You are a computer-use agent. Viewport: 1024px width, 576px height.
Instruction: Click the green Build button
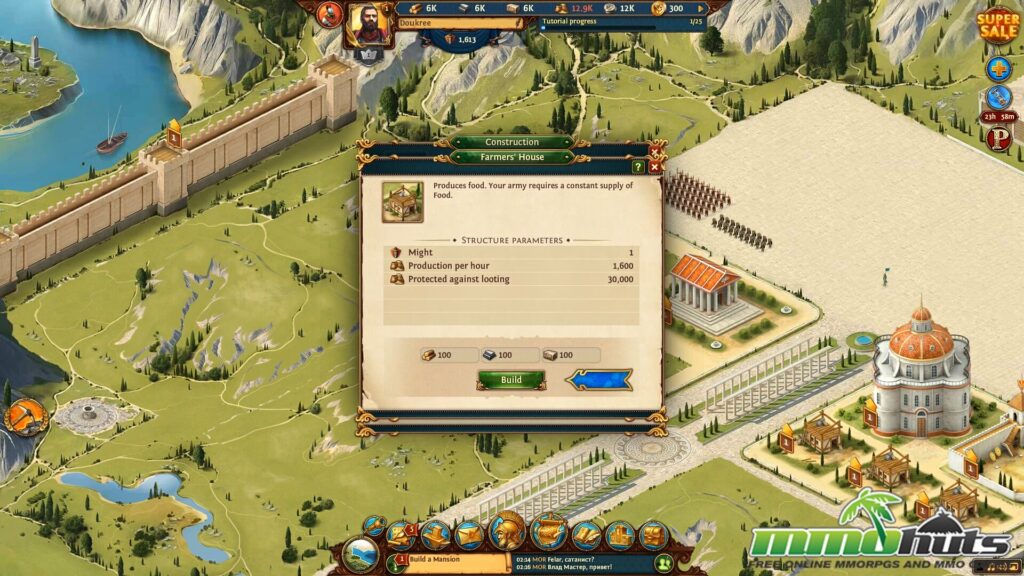(x=511, y=380)
